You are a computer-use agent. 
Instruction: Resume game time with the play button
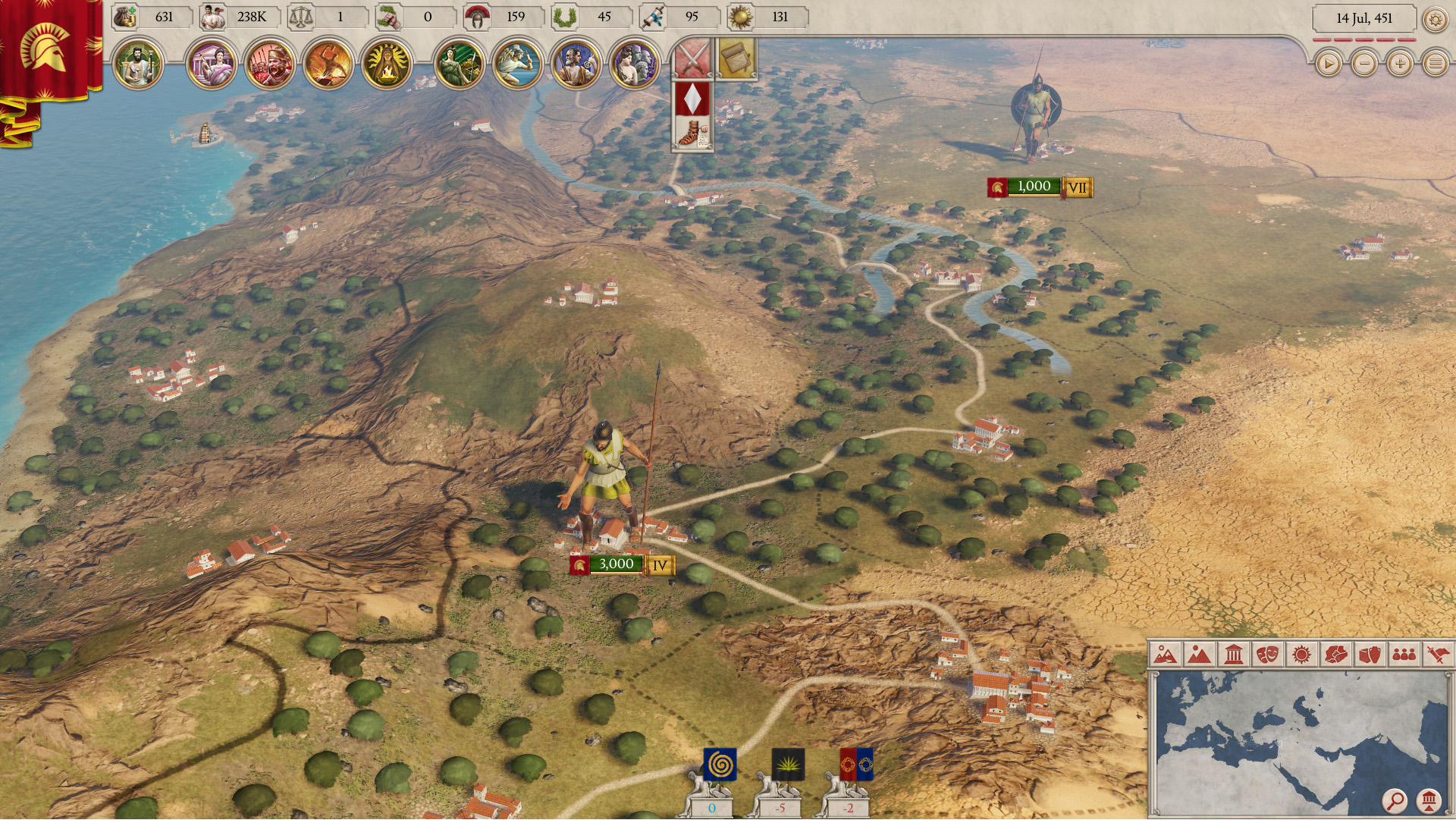click(1328, 64)
